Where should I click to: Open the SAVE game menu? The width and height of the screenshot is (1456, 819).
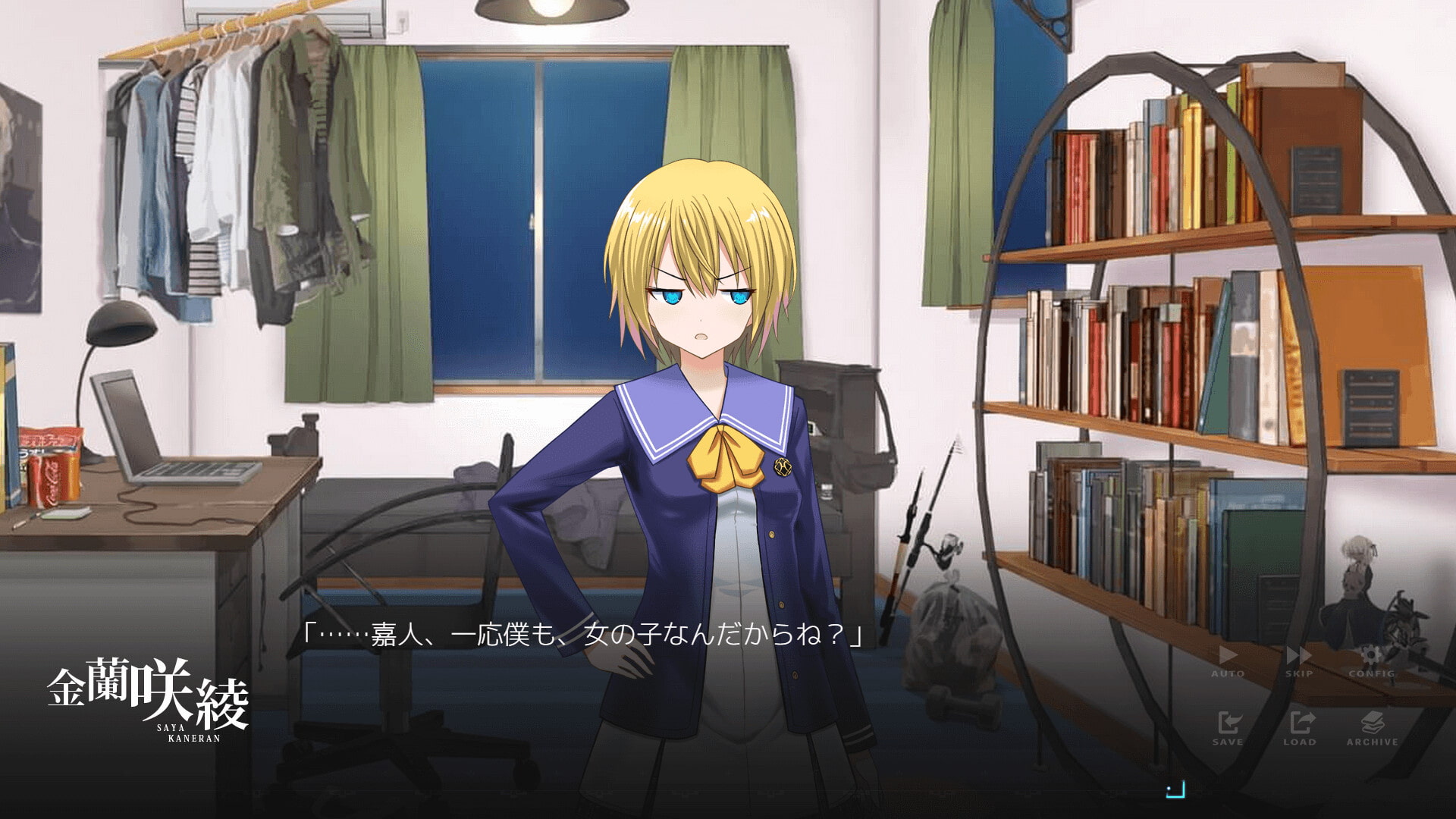1227,728
